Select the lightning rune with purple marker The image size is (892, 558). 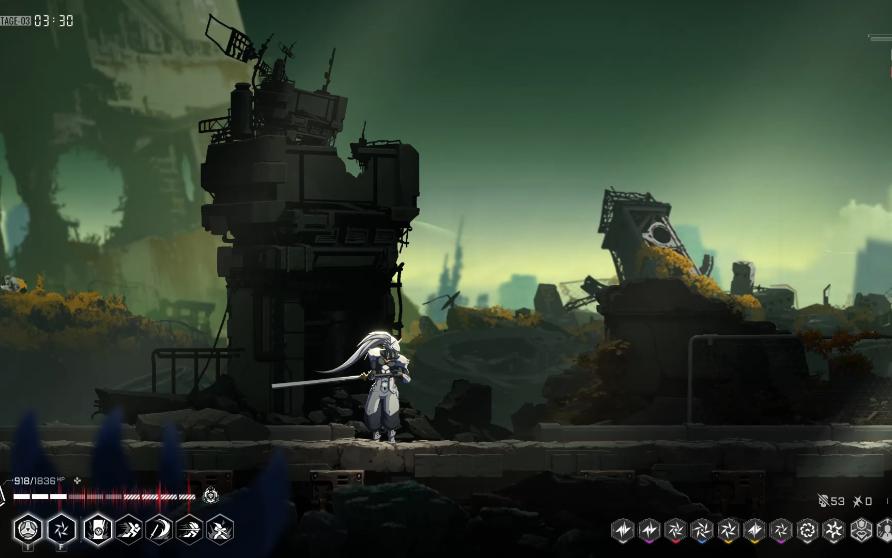click(649, 530)
